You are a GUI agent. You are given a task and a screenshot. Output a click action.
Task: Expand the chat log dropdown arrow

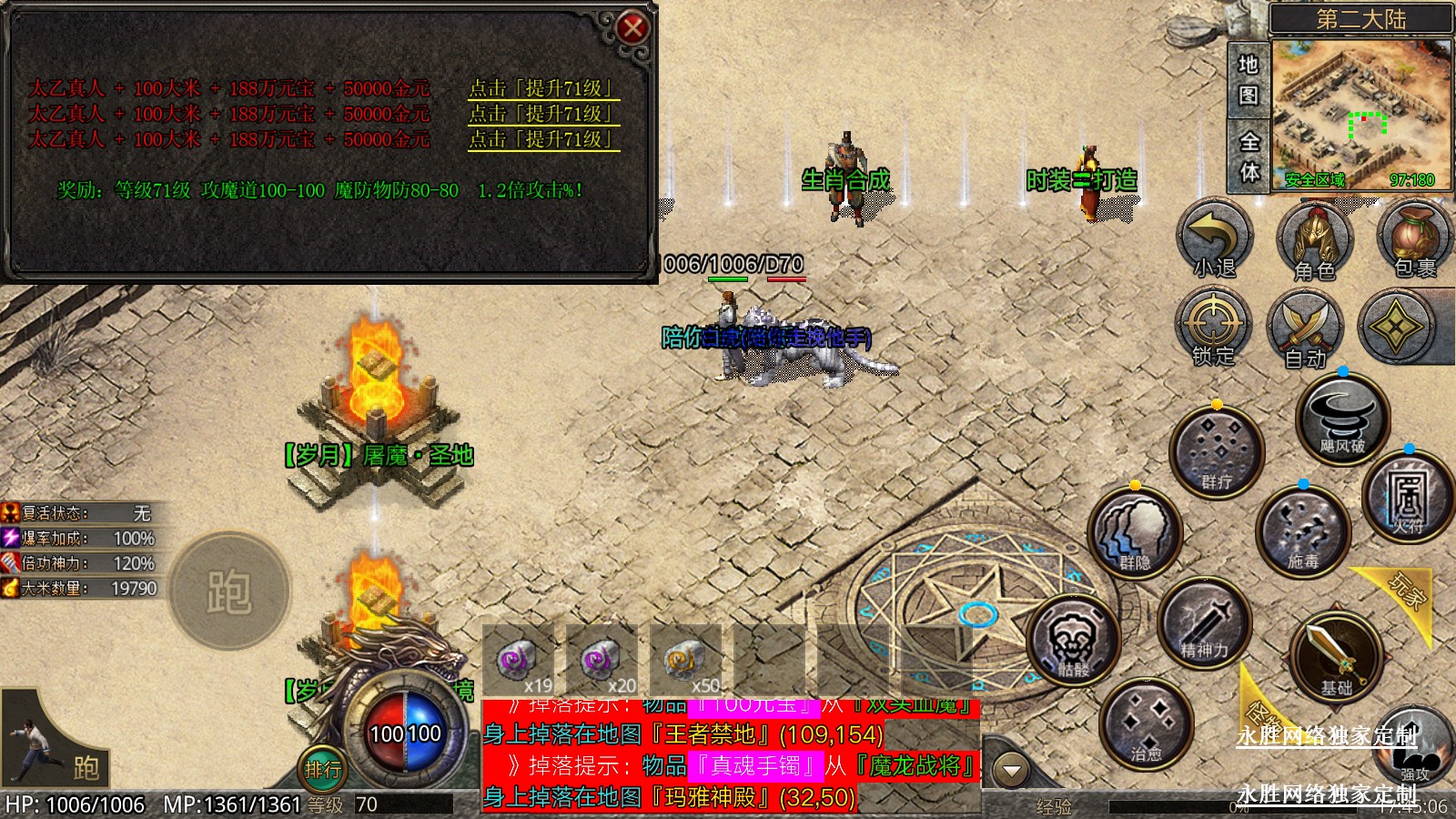coord(1010,770)
